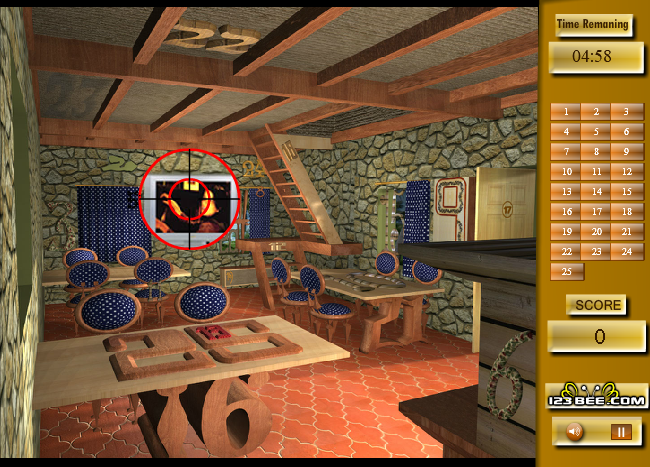The image size is (650, 467).
Task: Pick the number 22 tile
Action: 566,252
